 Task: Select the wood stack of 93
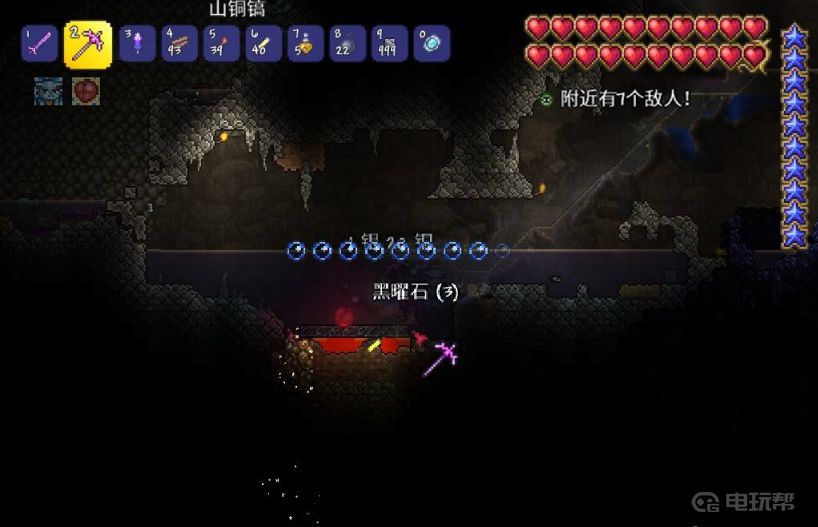[180, 43]
